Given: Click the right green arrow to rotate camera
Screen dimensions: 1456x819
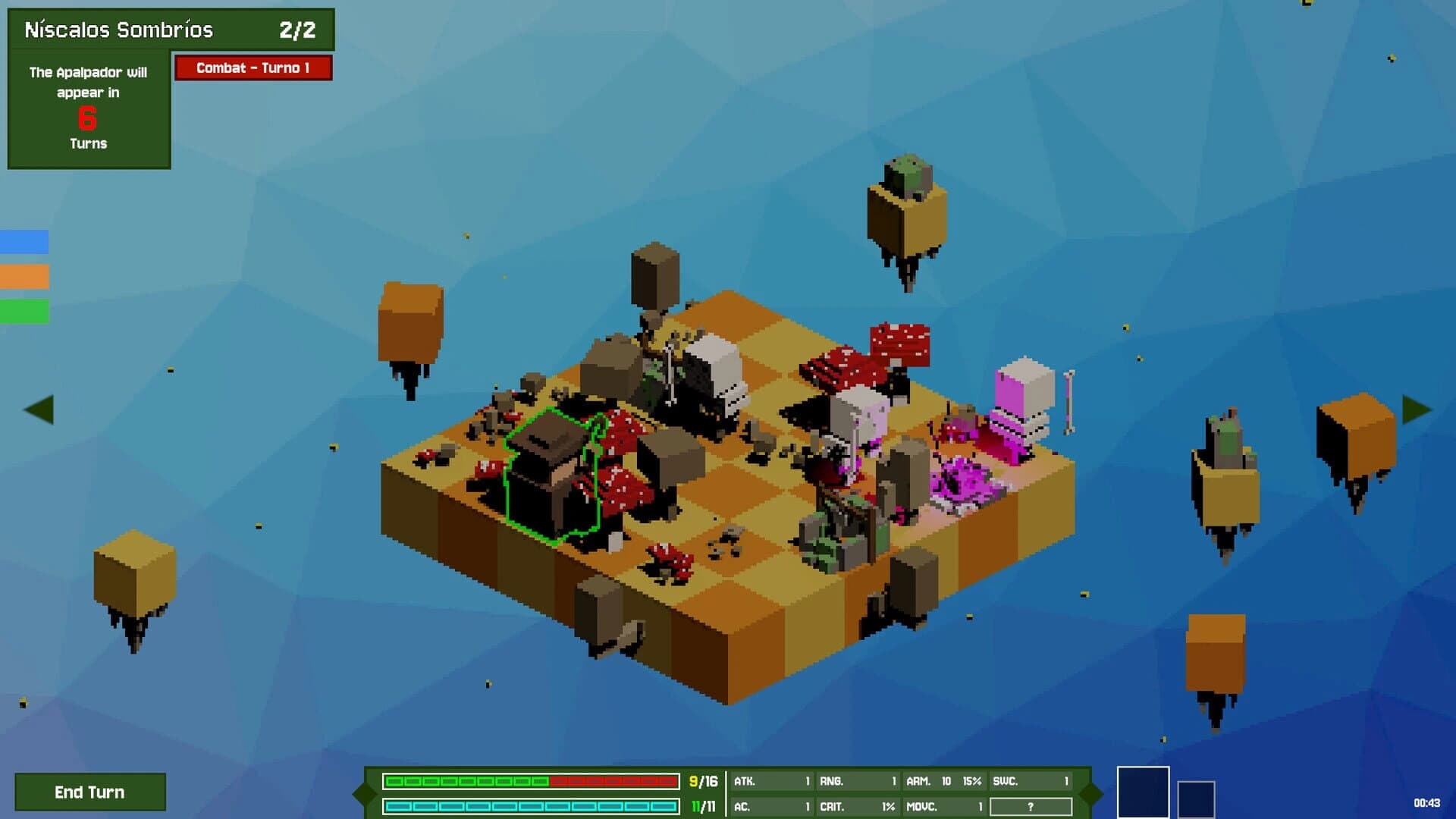Looking at the screenshot, I should tap(1415, 409).
